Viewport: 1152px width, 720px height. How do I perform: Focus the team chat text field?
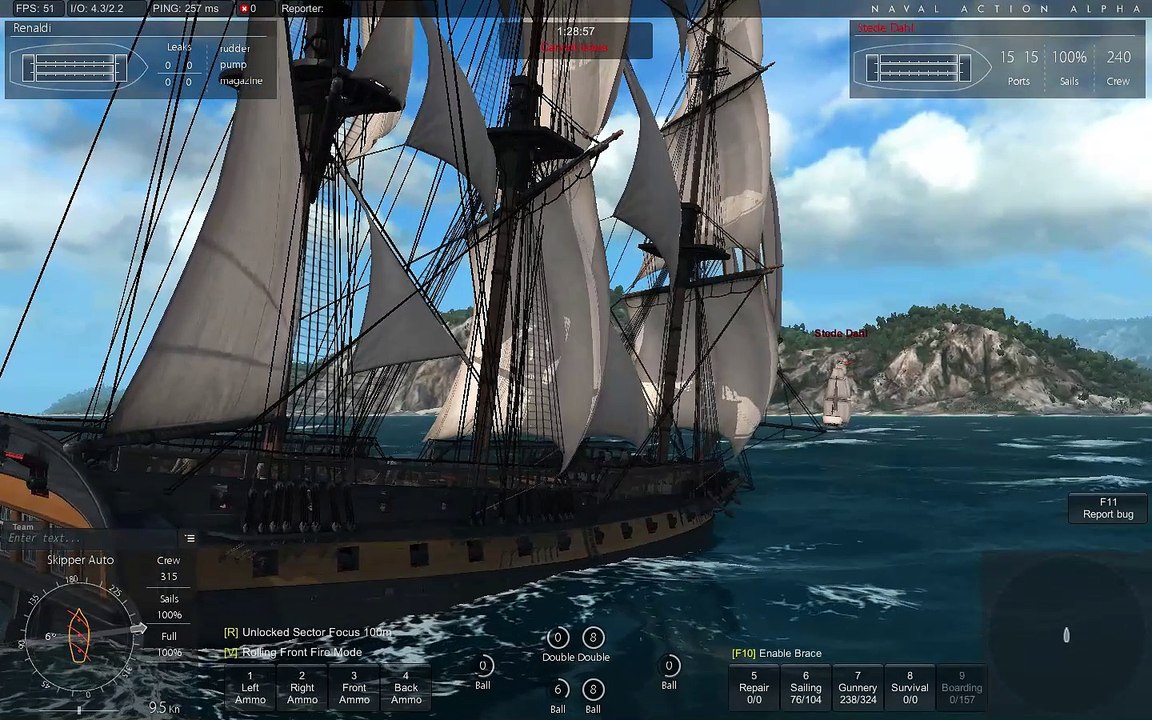coord(92,538)
